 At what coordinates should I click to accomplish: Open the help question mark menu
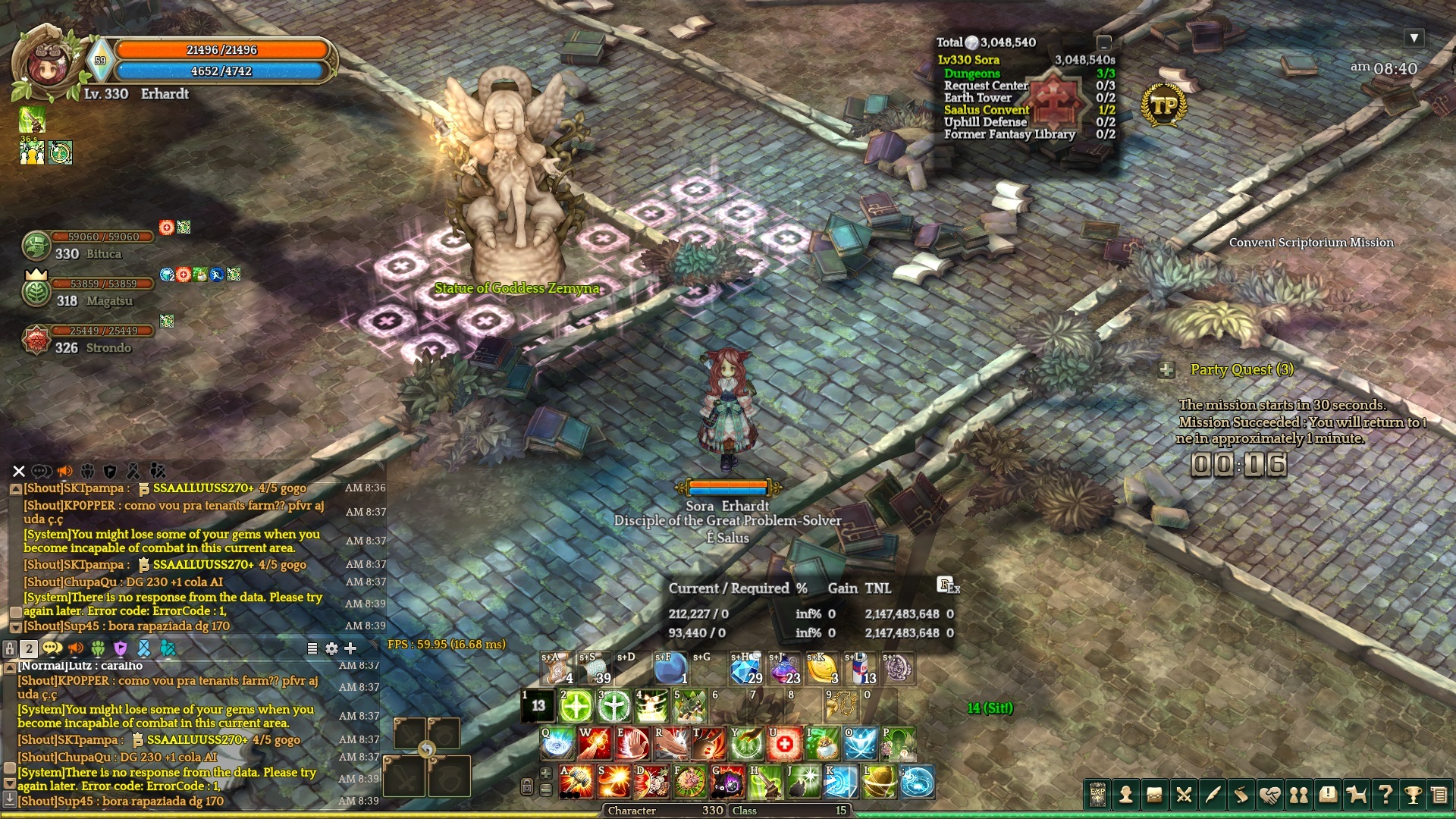(x=1385, y=795)
